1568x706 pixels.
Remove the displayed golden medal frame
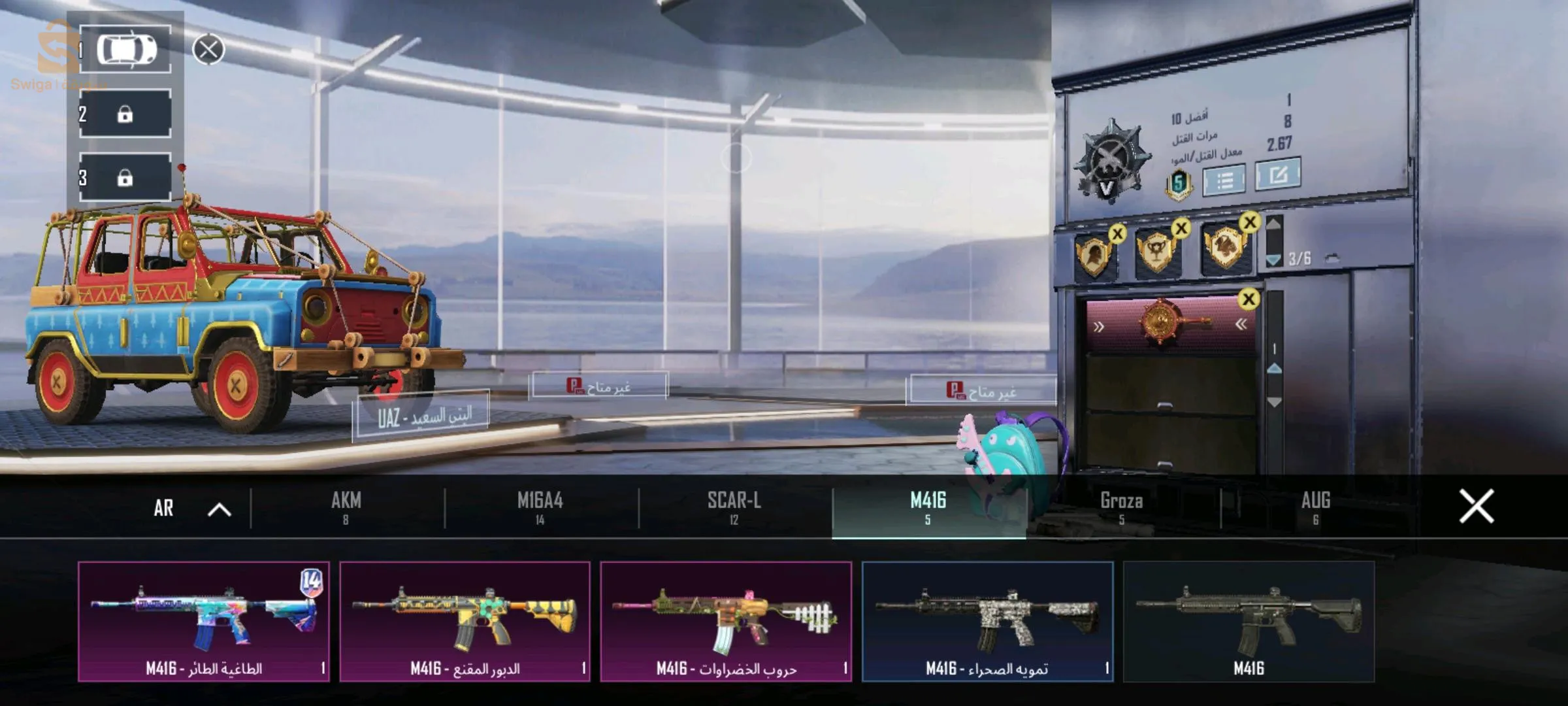[1249, 299]
